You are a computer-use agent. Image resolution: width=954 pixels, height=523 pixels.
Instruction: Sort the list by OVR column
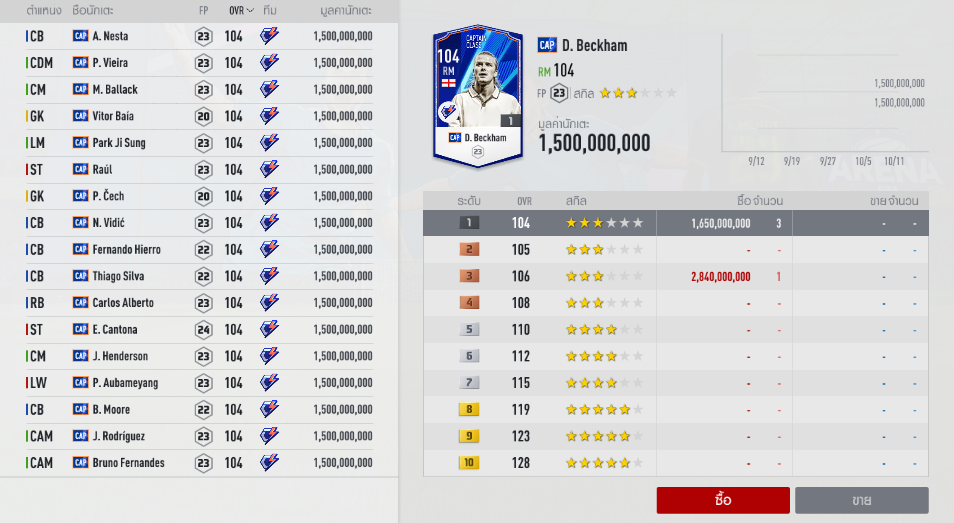coord(242,10)
